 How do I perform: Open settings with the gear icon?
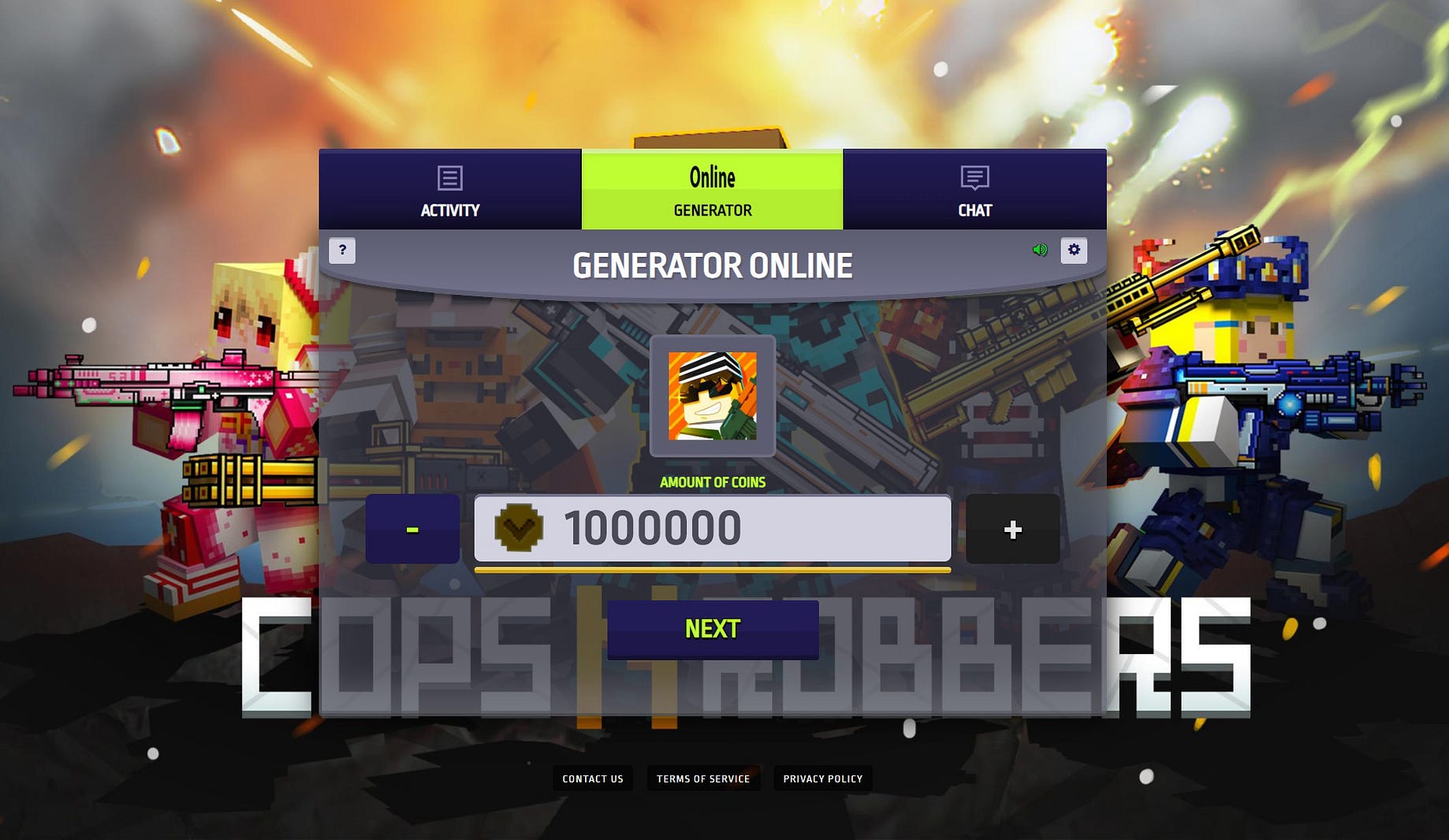[1074, 250]
